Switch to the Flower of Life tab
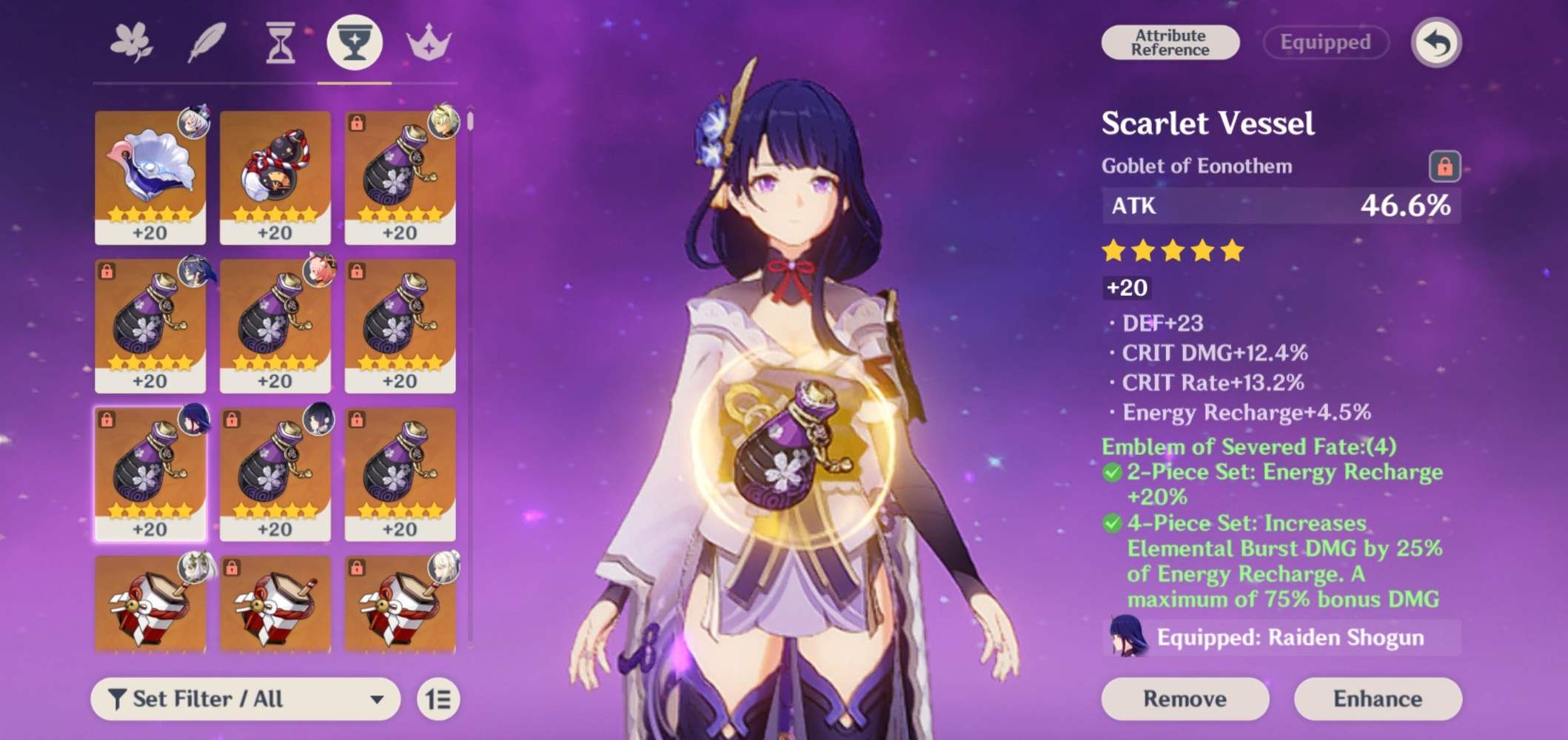1568x740 pixels. tap(132, 43)
